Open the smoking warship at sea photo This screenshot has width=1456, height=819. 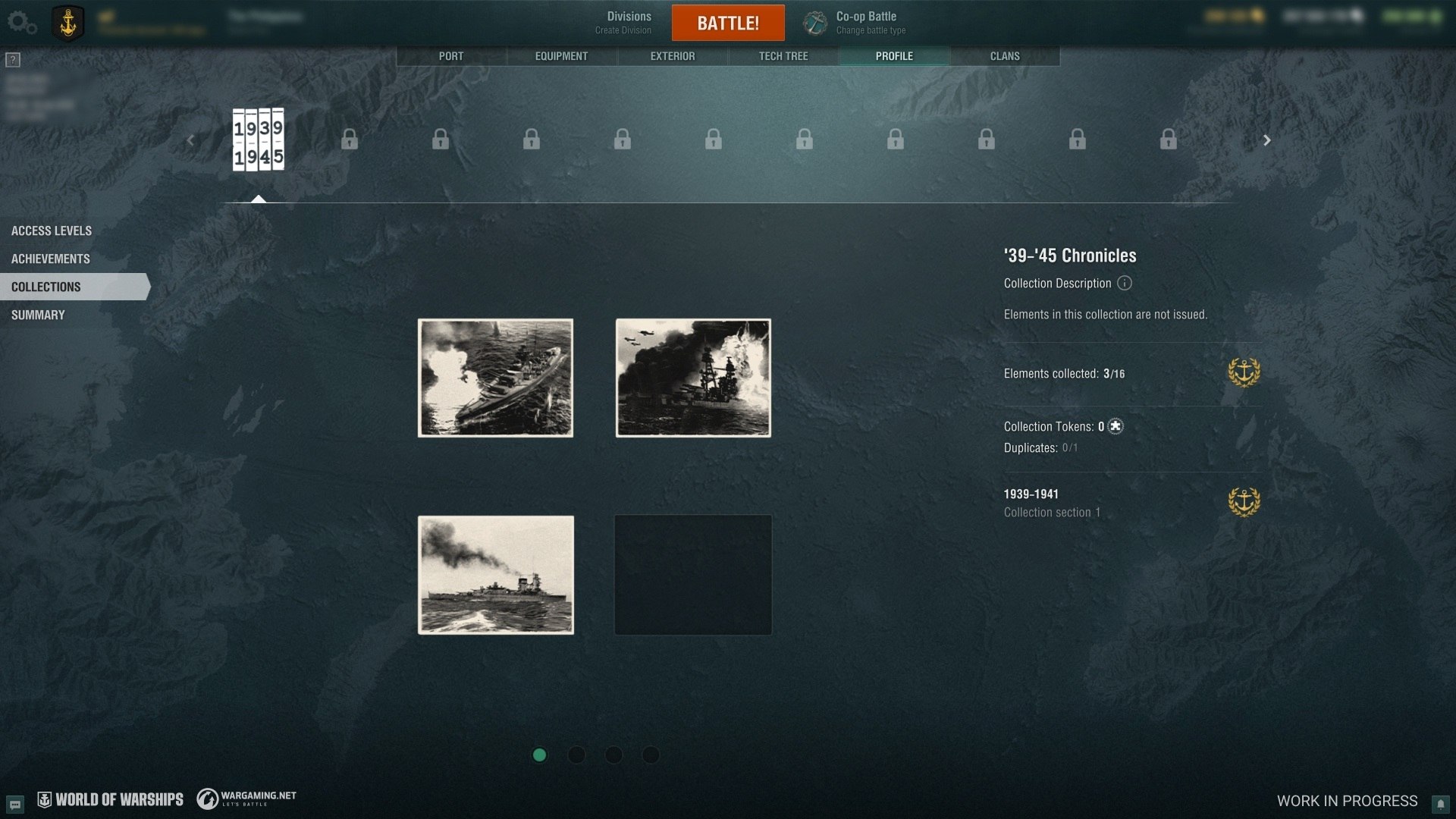[496, 575]
